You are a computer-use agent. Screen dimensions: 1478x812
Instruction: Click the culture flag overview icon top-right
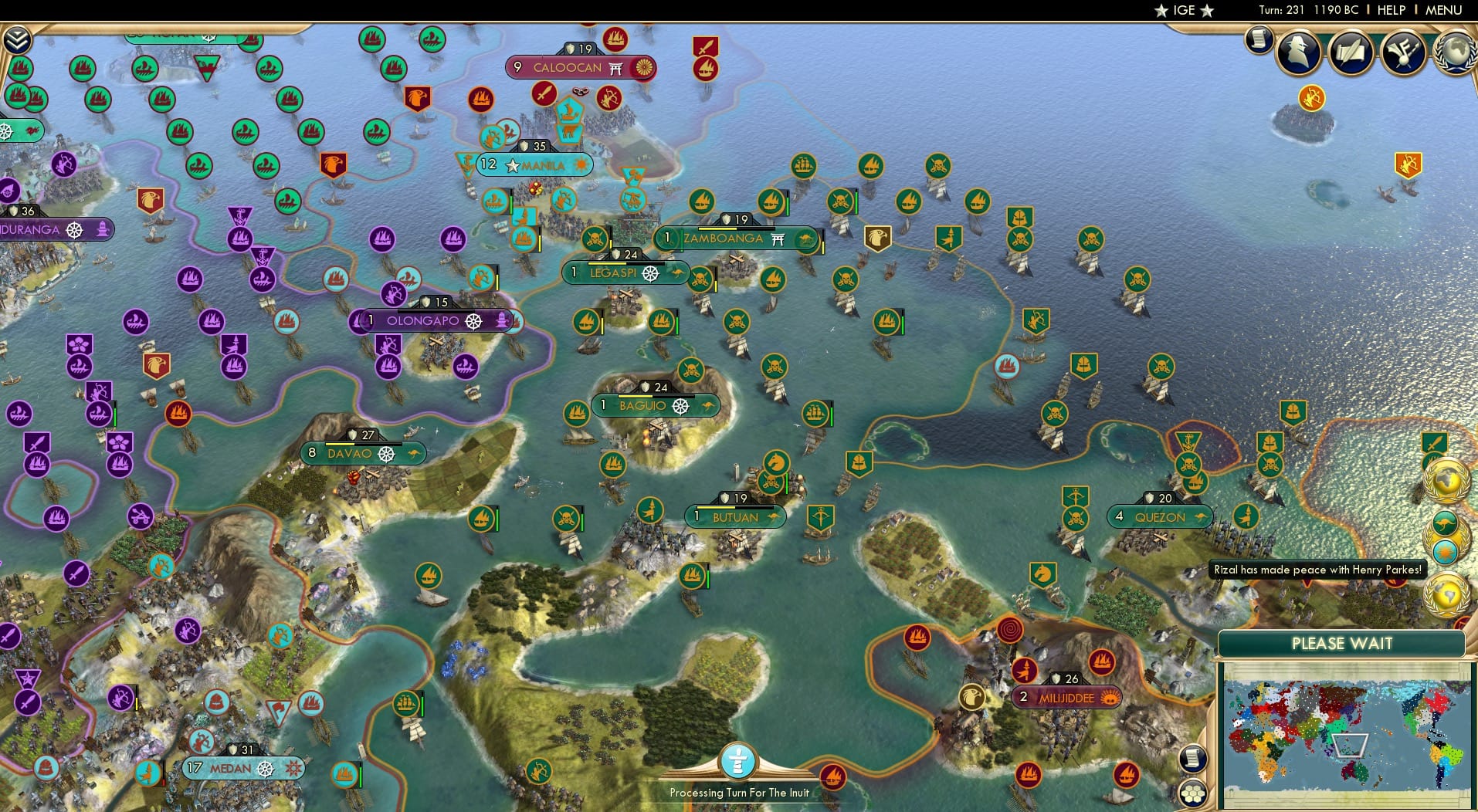[x=1402, y=52]
